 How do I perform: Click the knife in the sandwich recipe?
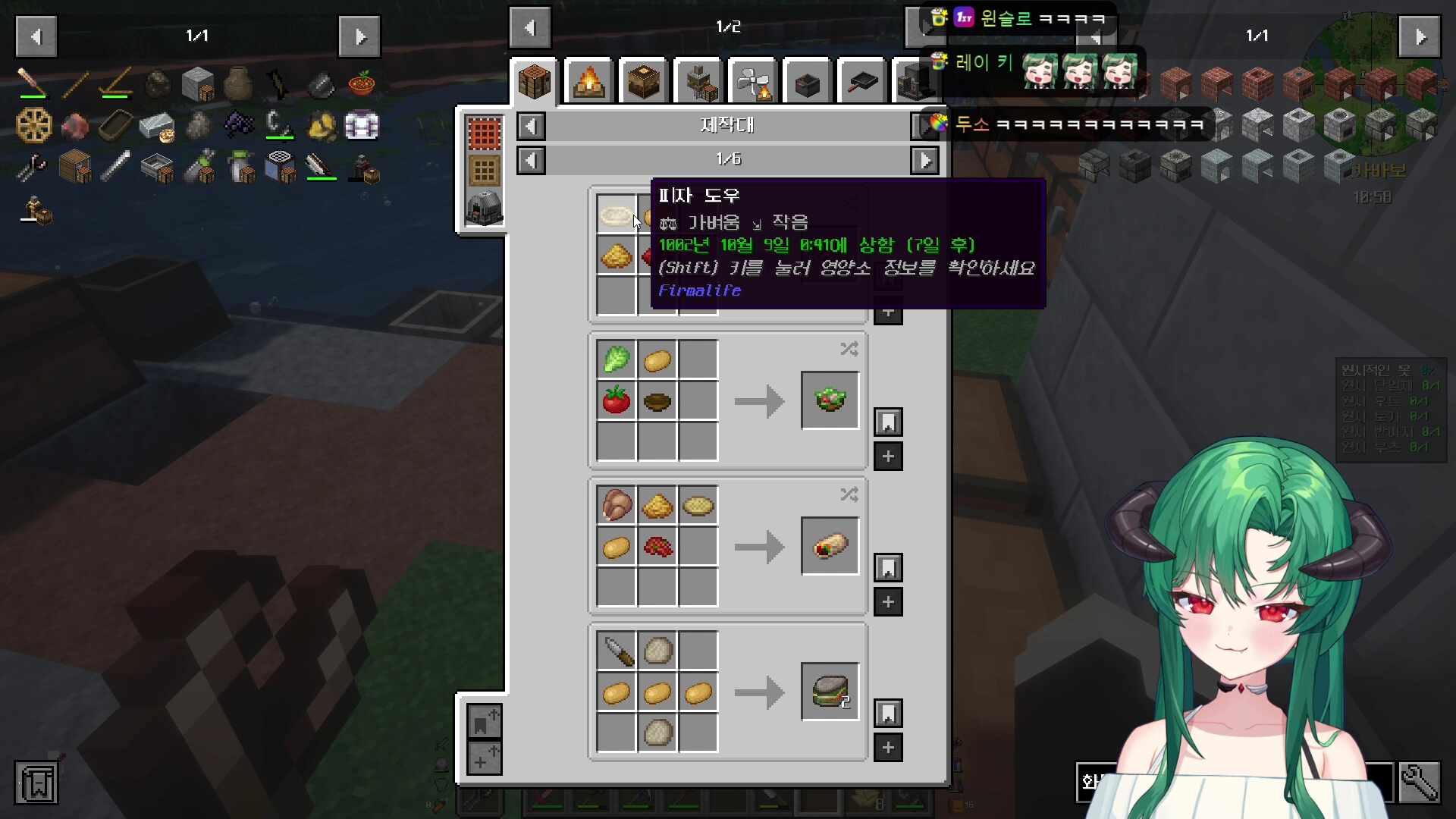click(616, 651)
